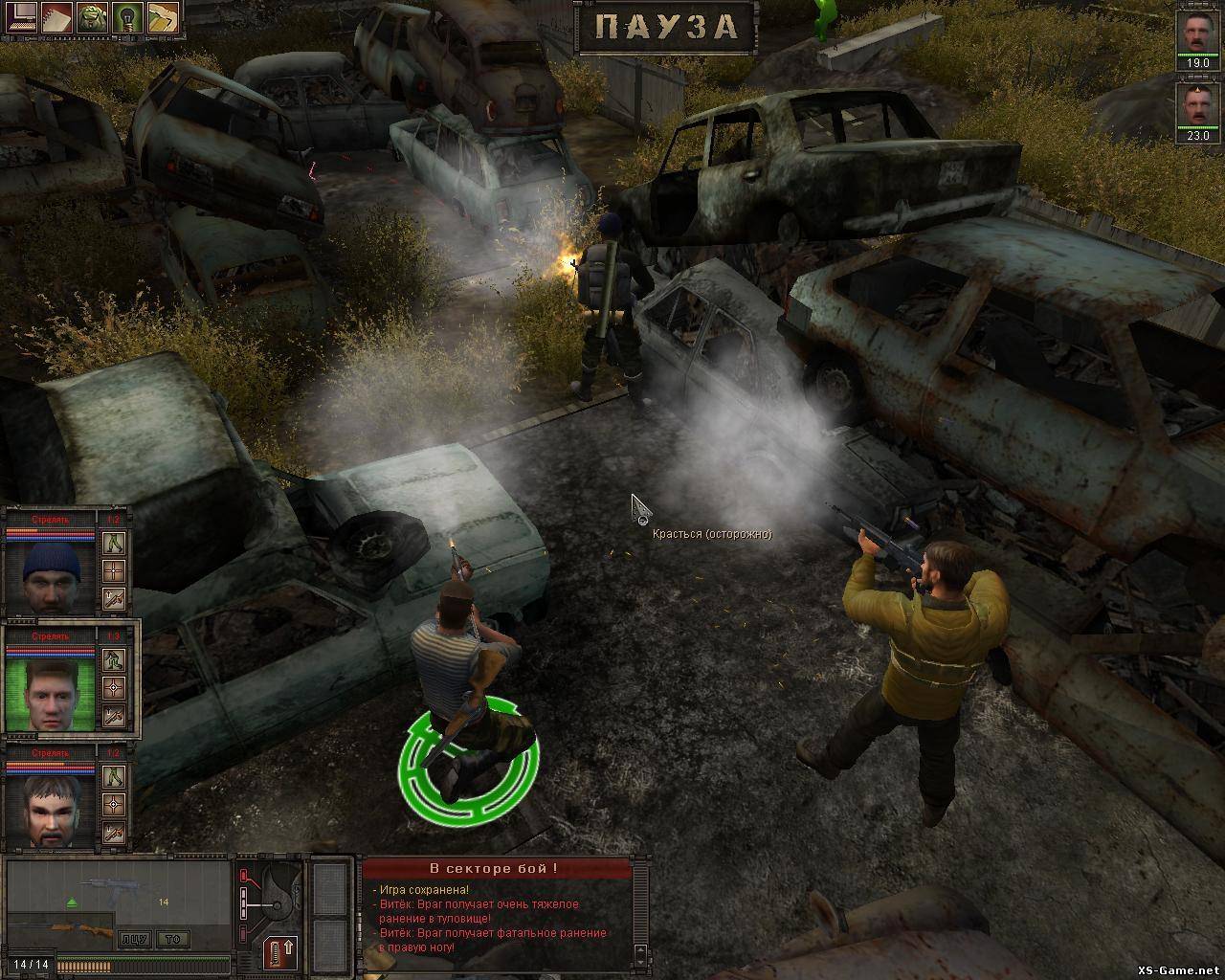Image resolution: width=1225 pixels, height=980 pixels.
Task: Click the ЛЦУ button
Action: point(134,939)
